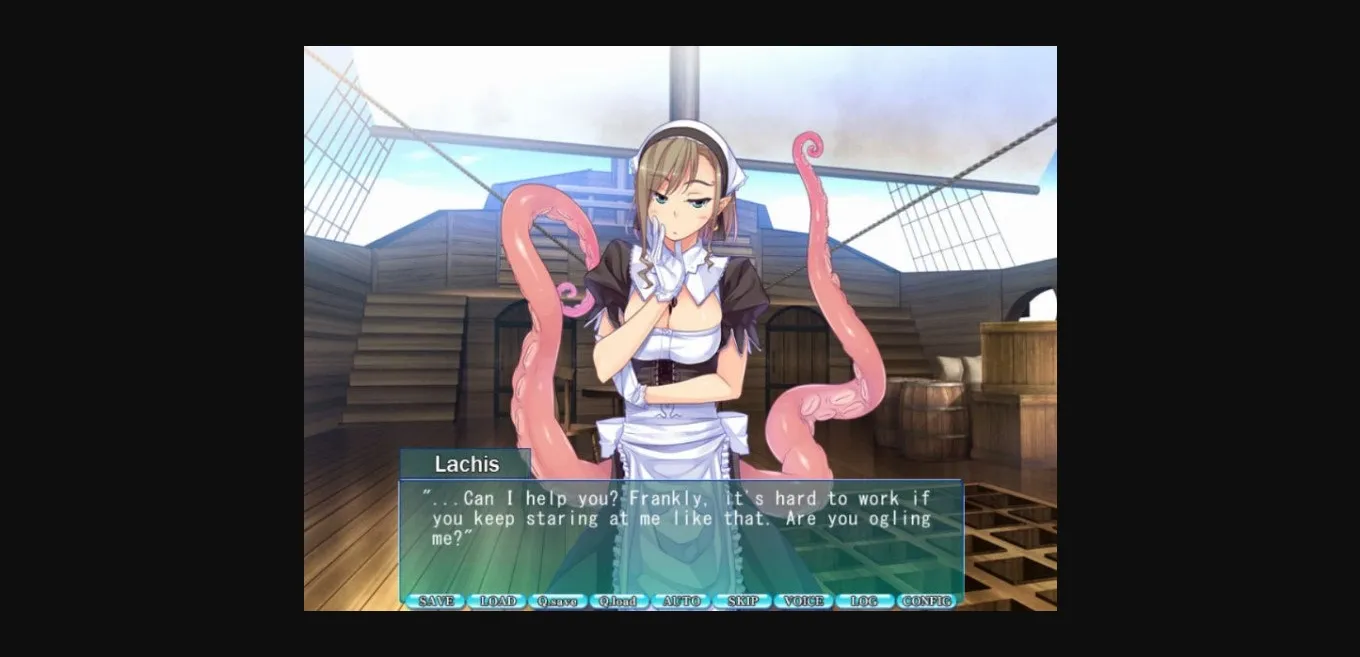The width and height of the screenshot is (1360, 657).
Task: Quick save with the Q.save button
Action: coord(557,601)
